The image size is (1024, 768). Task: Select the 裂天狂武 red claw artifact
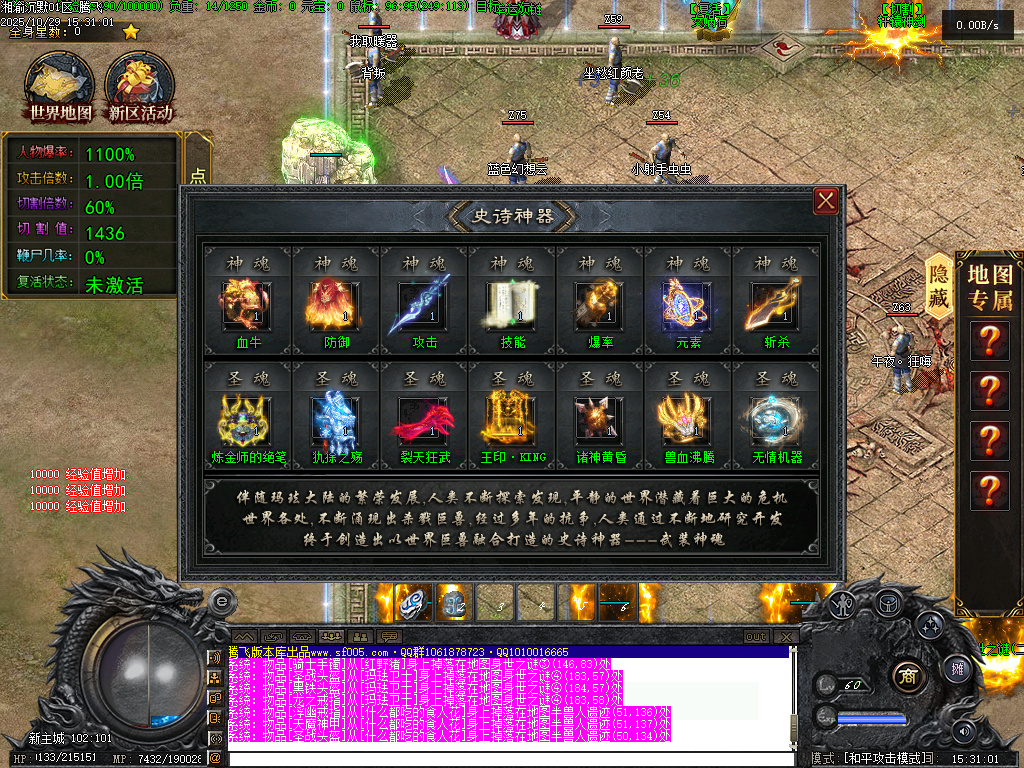423,422
